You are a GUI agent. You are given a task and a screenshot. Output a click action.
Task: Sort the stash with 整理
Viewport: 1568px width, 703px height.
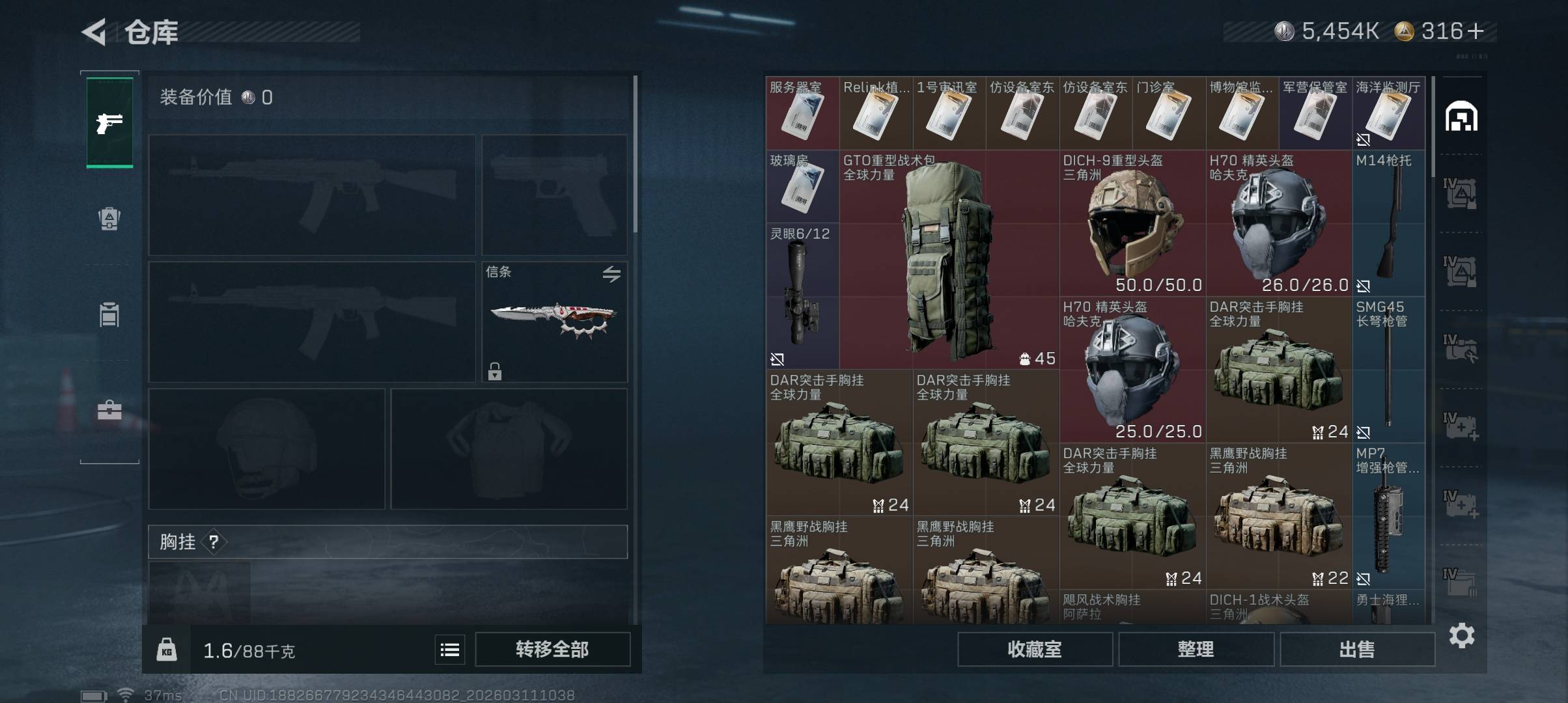[1196, 650]
